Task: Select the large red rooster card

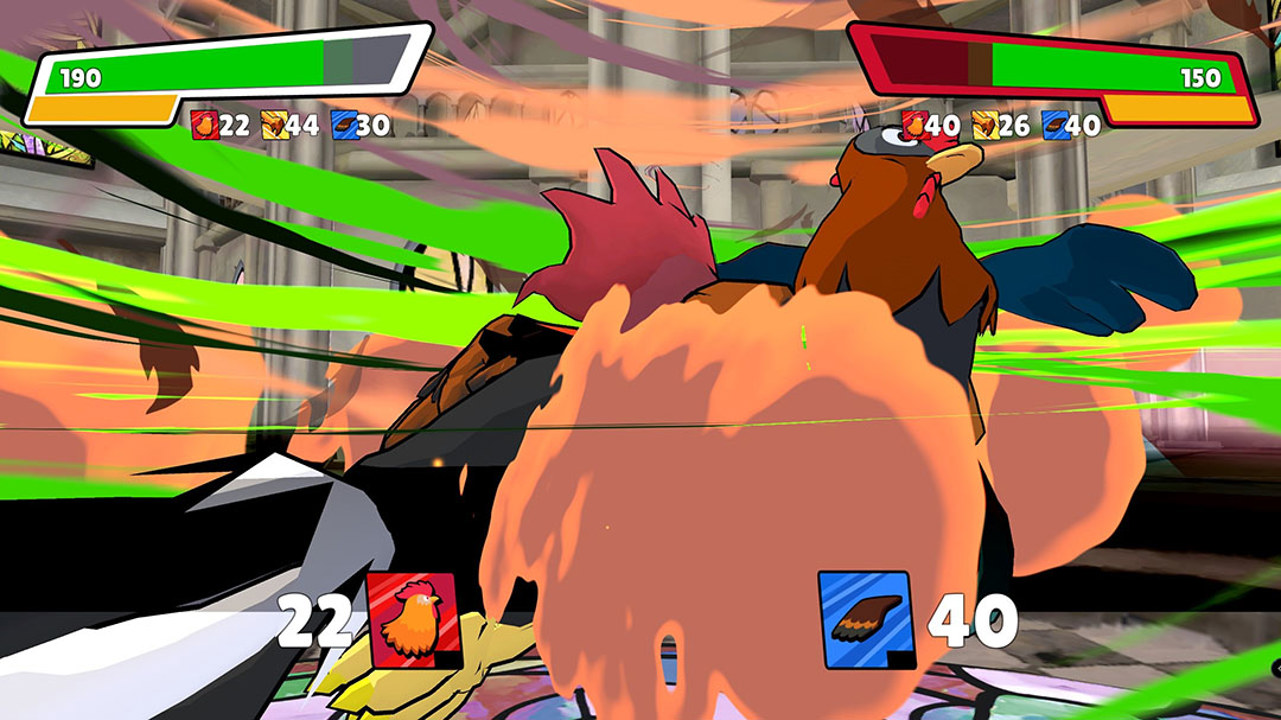Action: [414, 620]
